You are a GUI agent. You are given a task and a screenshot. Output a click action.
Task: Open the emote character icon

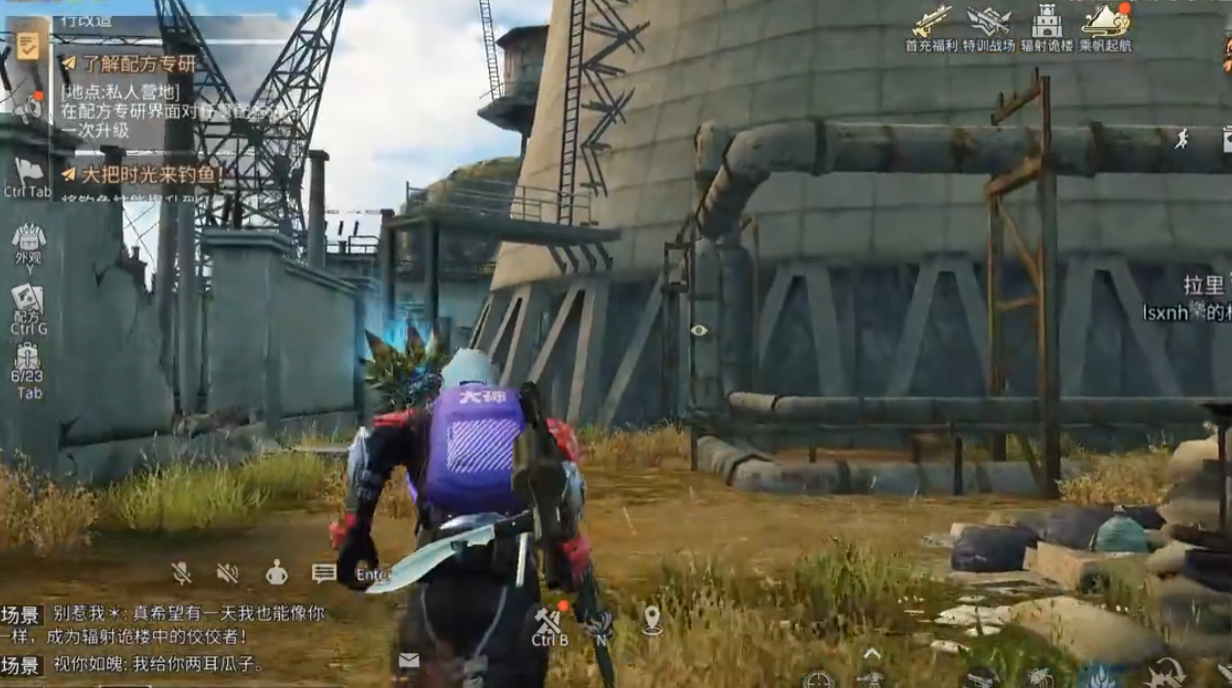tap(276, 573)
